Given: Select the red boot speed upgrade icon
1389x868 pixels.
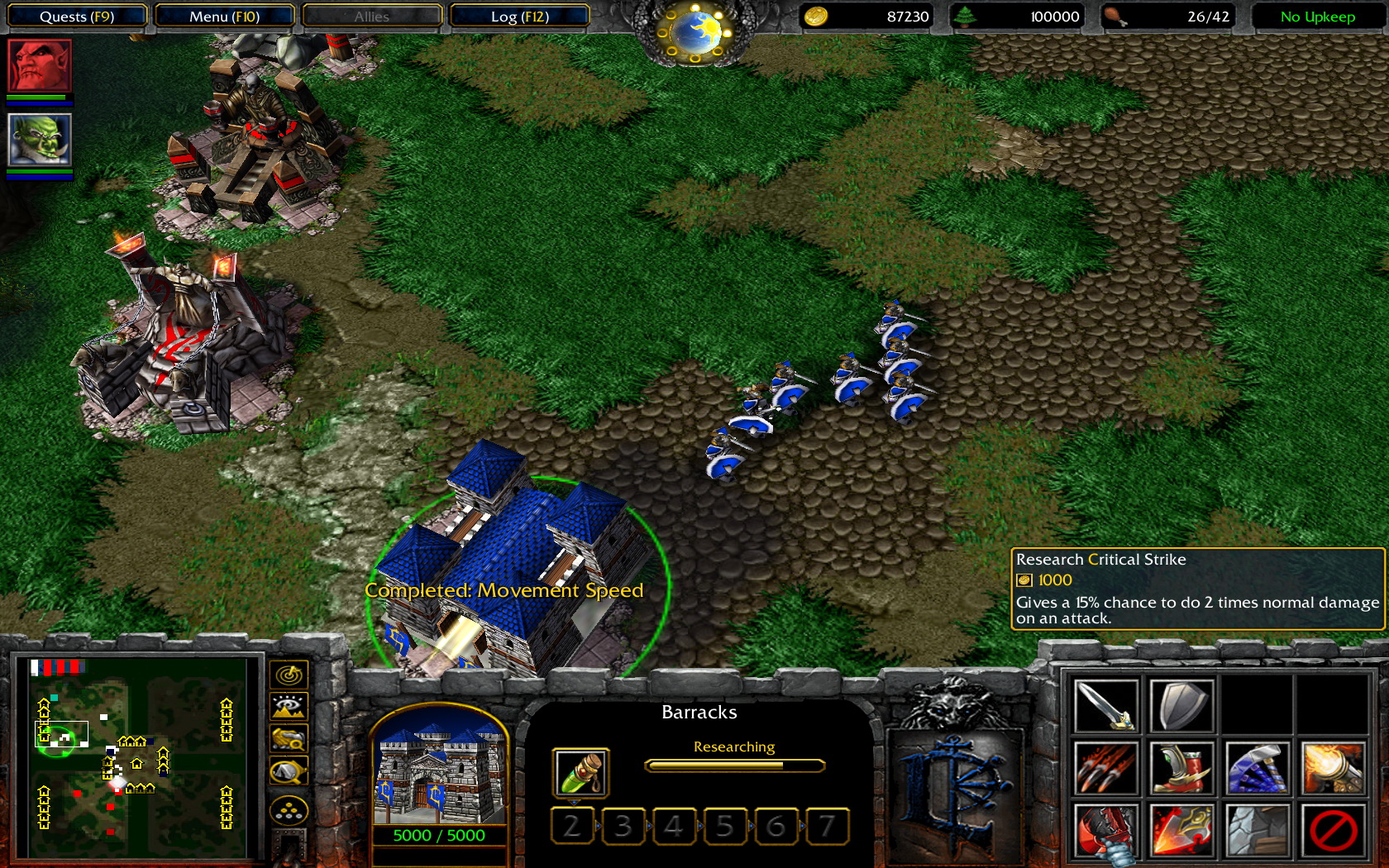Looking at the screenshot, I should click(x=1182, y=768).
